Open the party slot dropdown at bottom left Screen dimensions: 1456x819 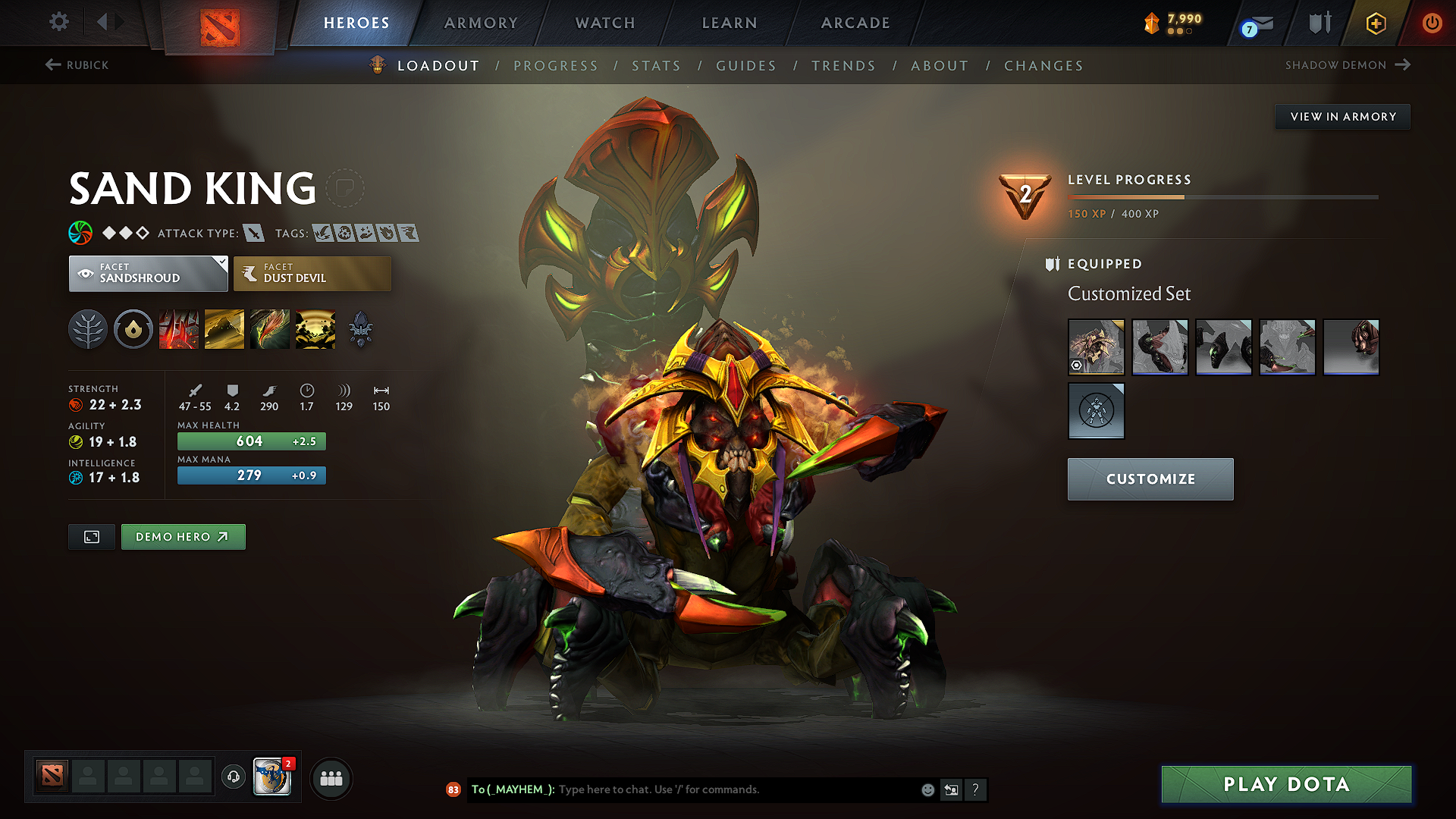click(331, 778)
